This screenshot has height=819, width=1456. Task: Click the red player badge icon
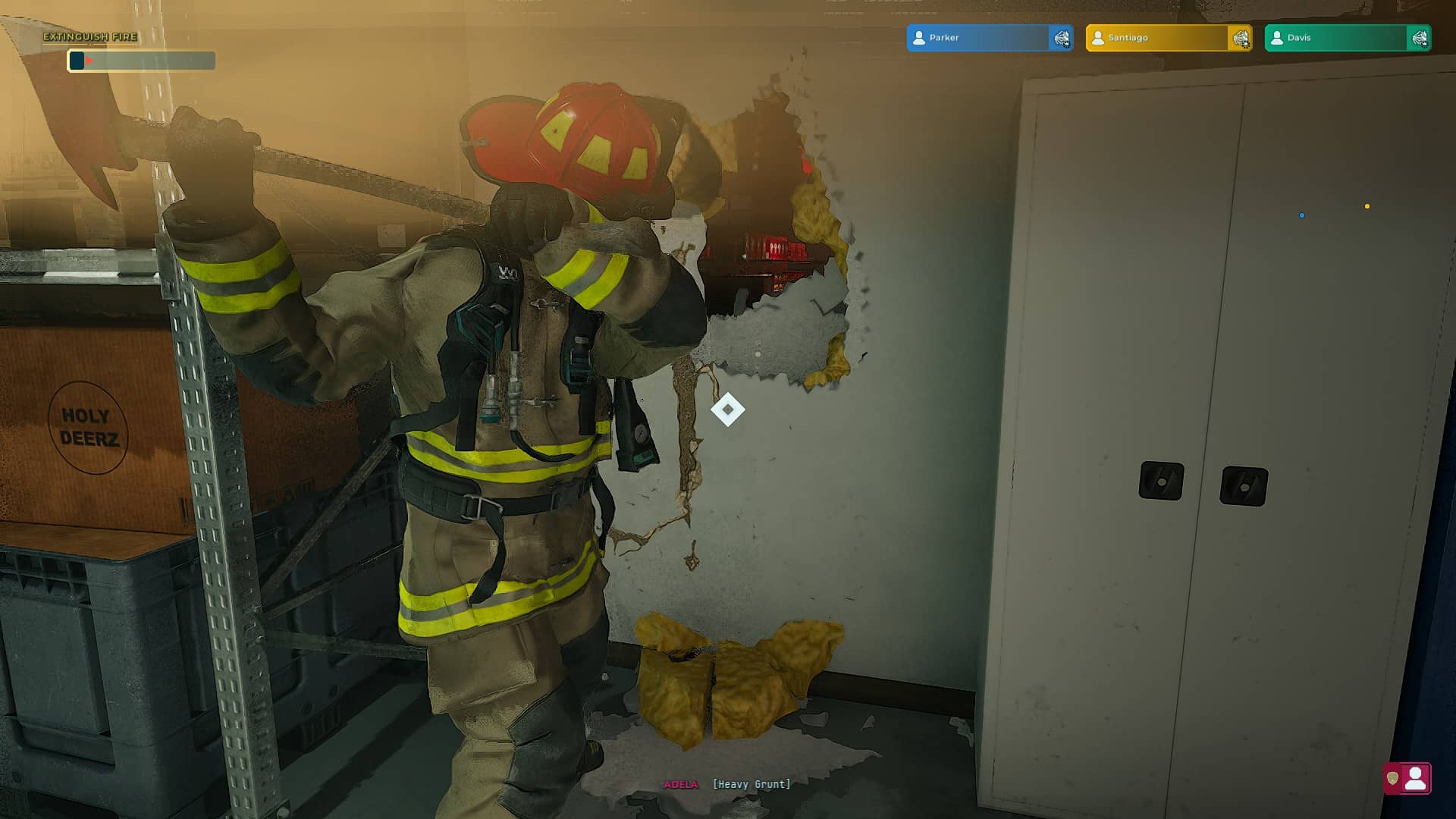1407,778
